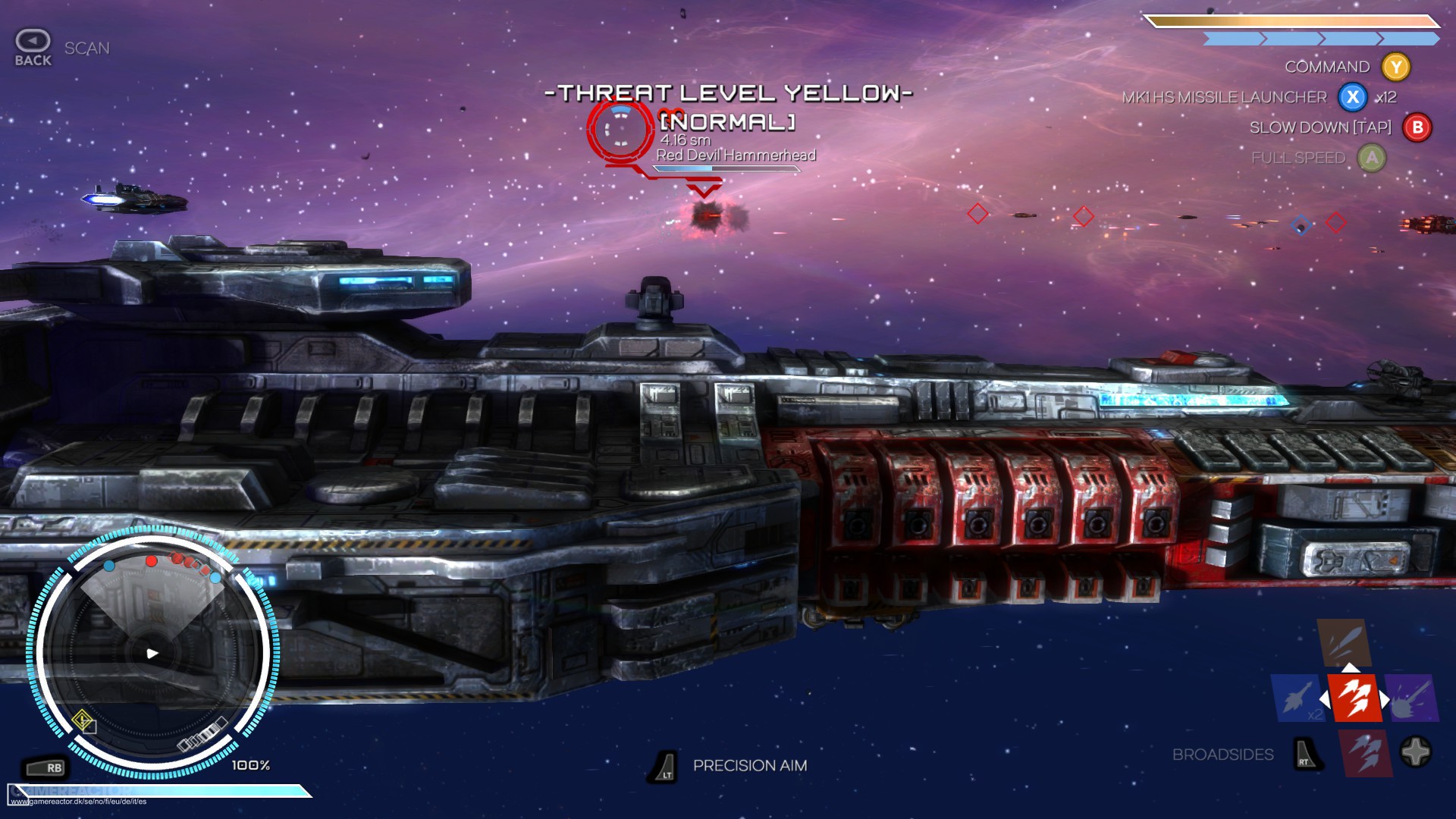Viewport: 1456px width, 819px height.
Task: Select the SCAN tab at top left
Action: click(87, 47)
